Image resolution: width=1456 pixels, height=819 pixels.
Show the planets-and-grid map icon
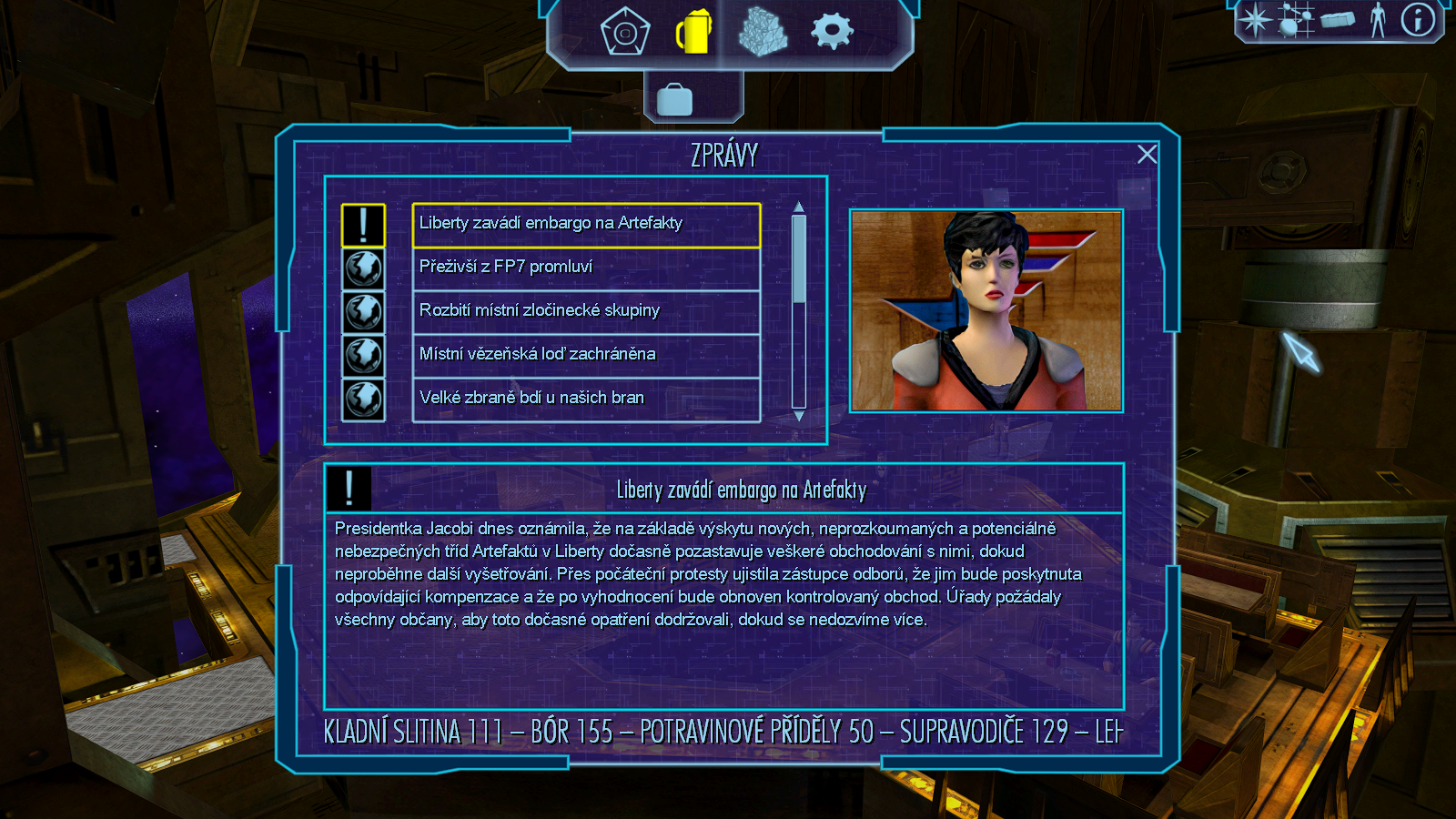1296,20
